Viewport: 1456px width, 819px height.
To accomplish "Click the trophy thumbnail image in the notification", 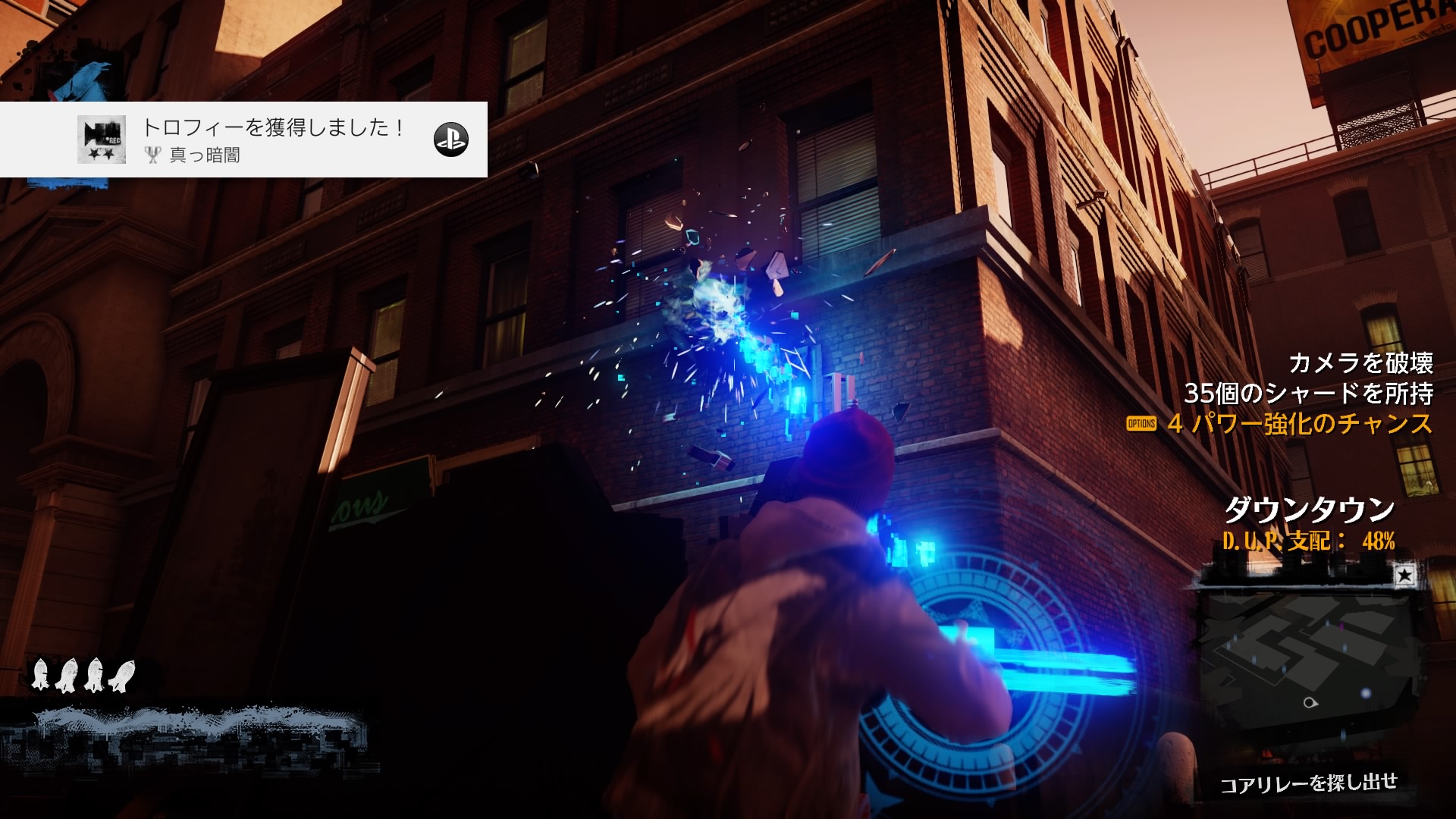I will pyautogui.click(x=102, y=140).
